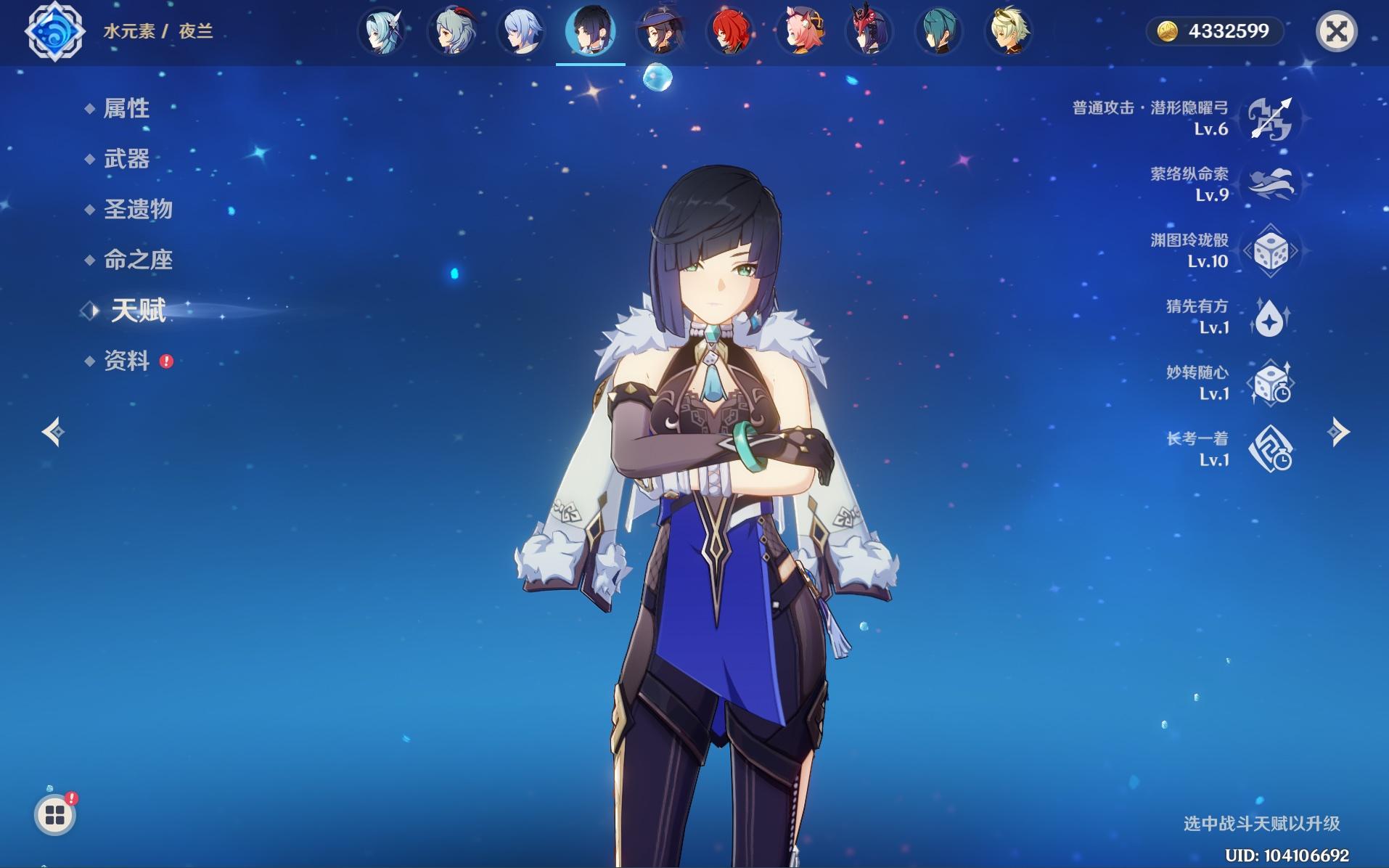
Task: Close the character screen
Action: tap(1336, 31)
